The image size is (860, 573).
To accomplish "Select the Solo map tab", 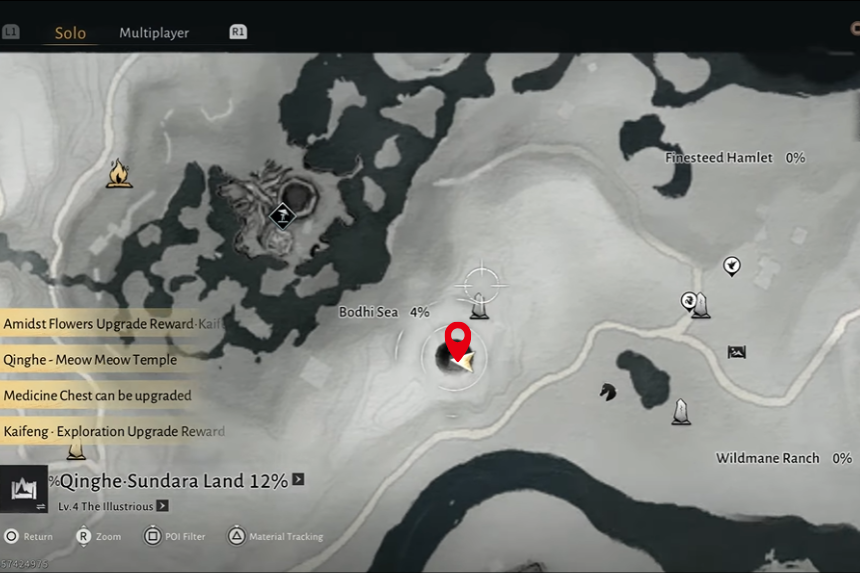I will click(x=70, y=33).
